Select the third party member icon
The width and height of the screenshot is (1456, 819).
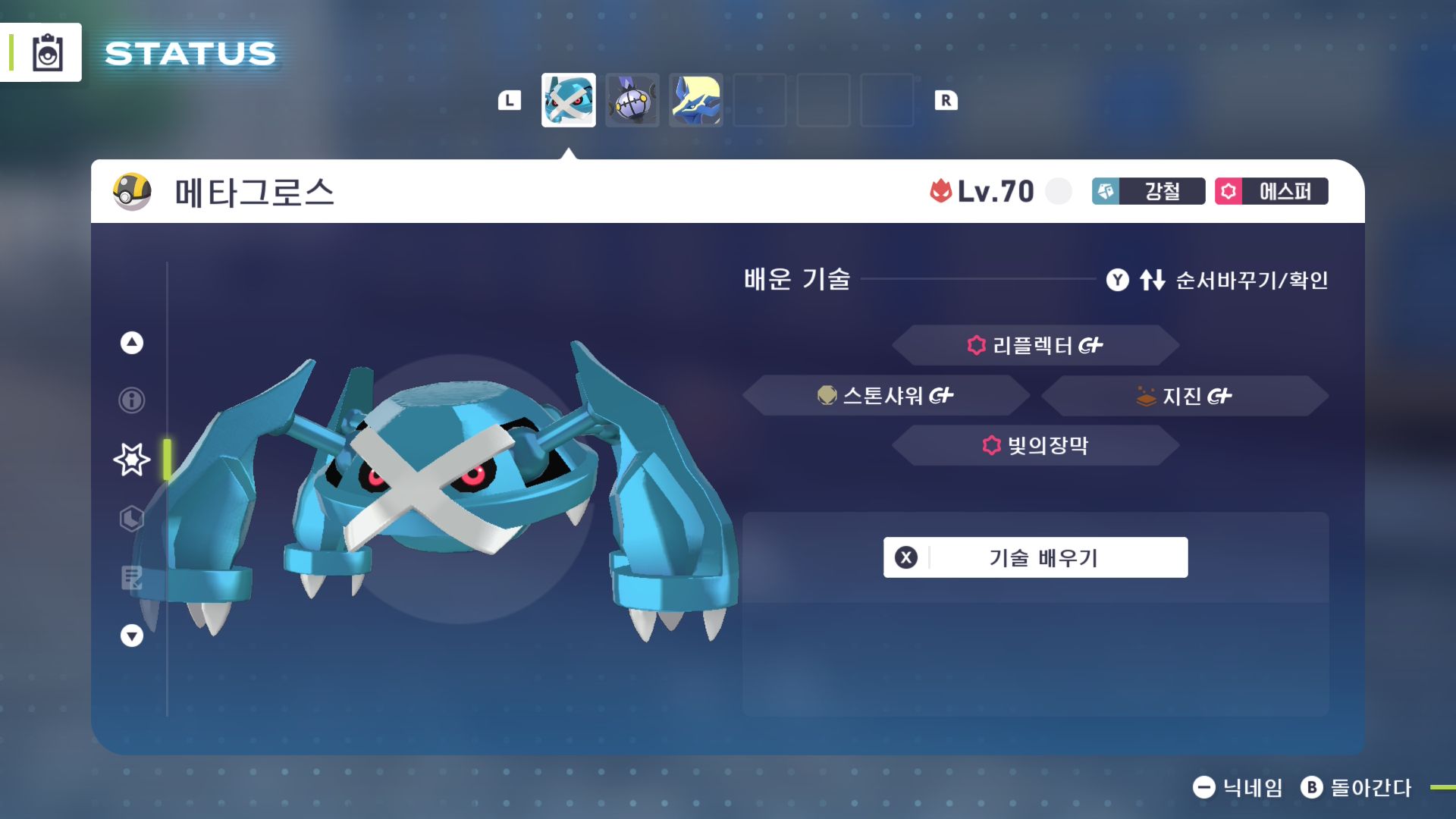695,101
